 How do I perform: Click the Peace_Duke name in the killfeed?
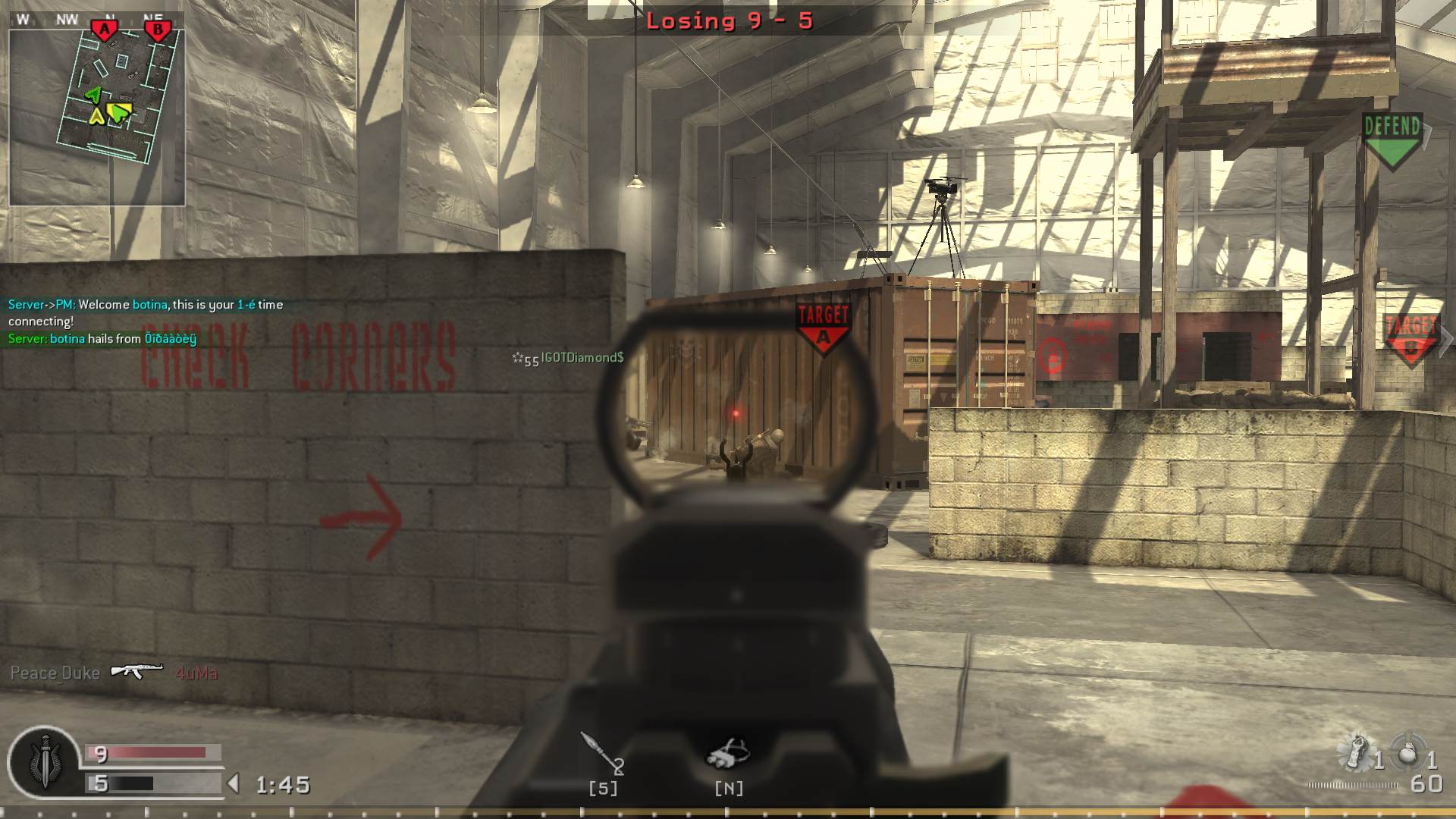[55, 672]
